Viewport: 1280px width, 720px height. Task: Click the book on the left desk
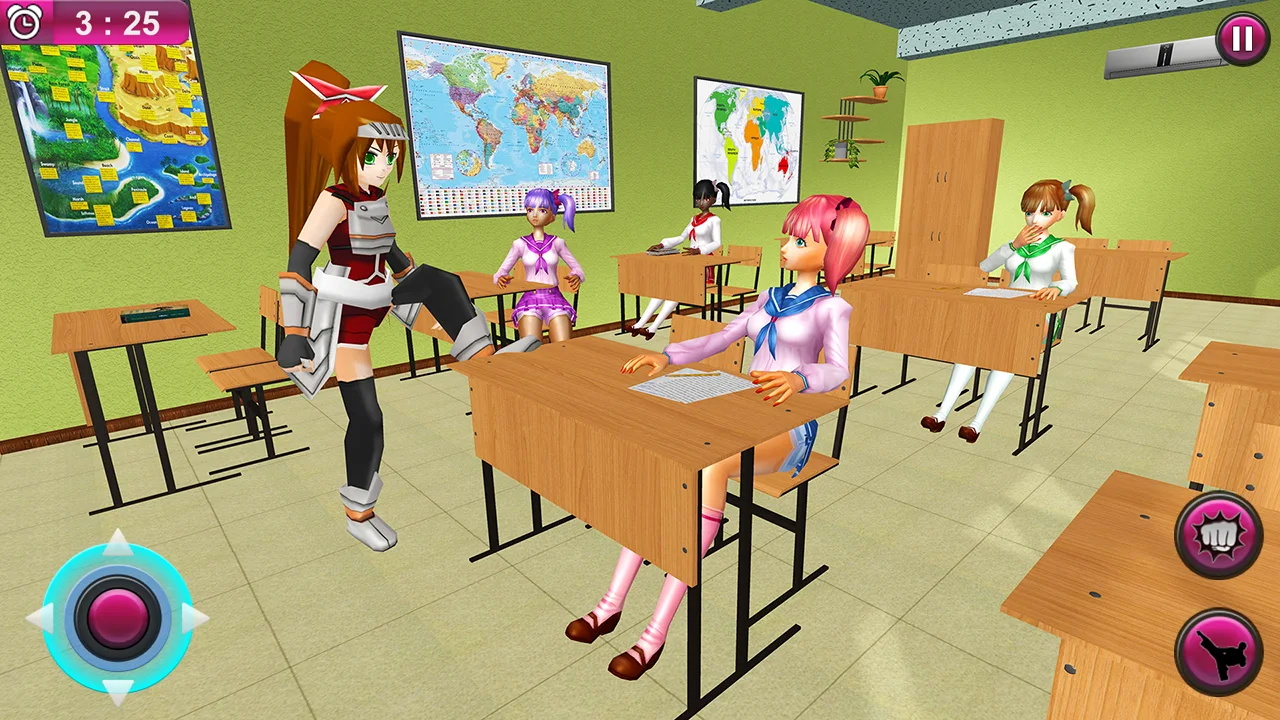coord(155,315)
